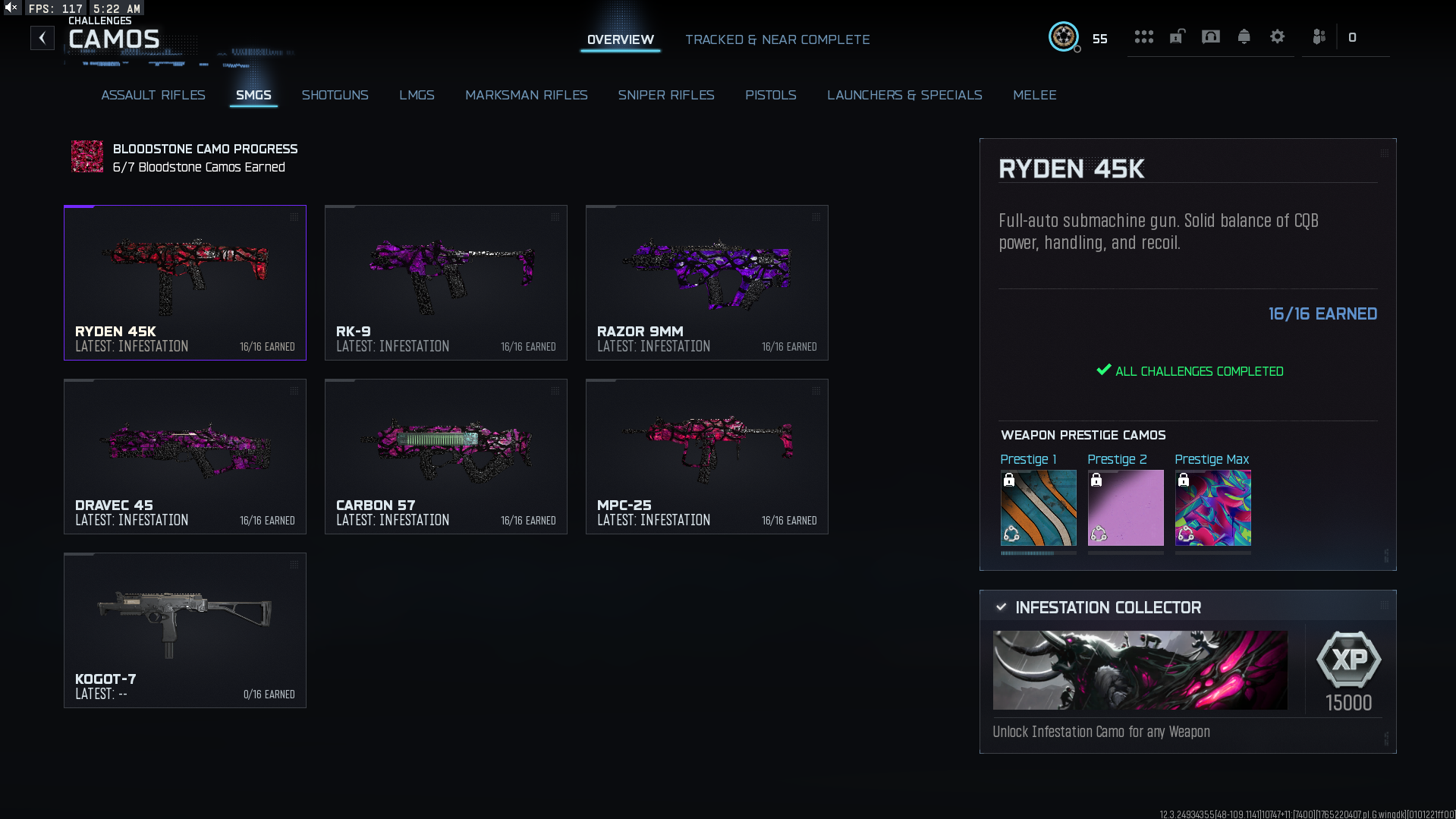Screen dimensions: 1456x819
Task: Switch to Tracked & Near Complete tab
Action: point(777,39)
